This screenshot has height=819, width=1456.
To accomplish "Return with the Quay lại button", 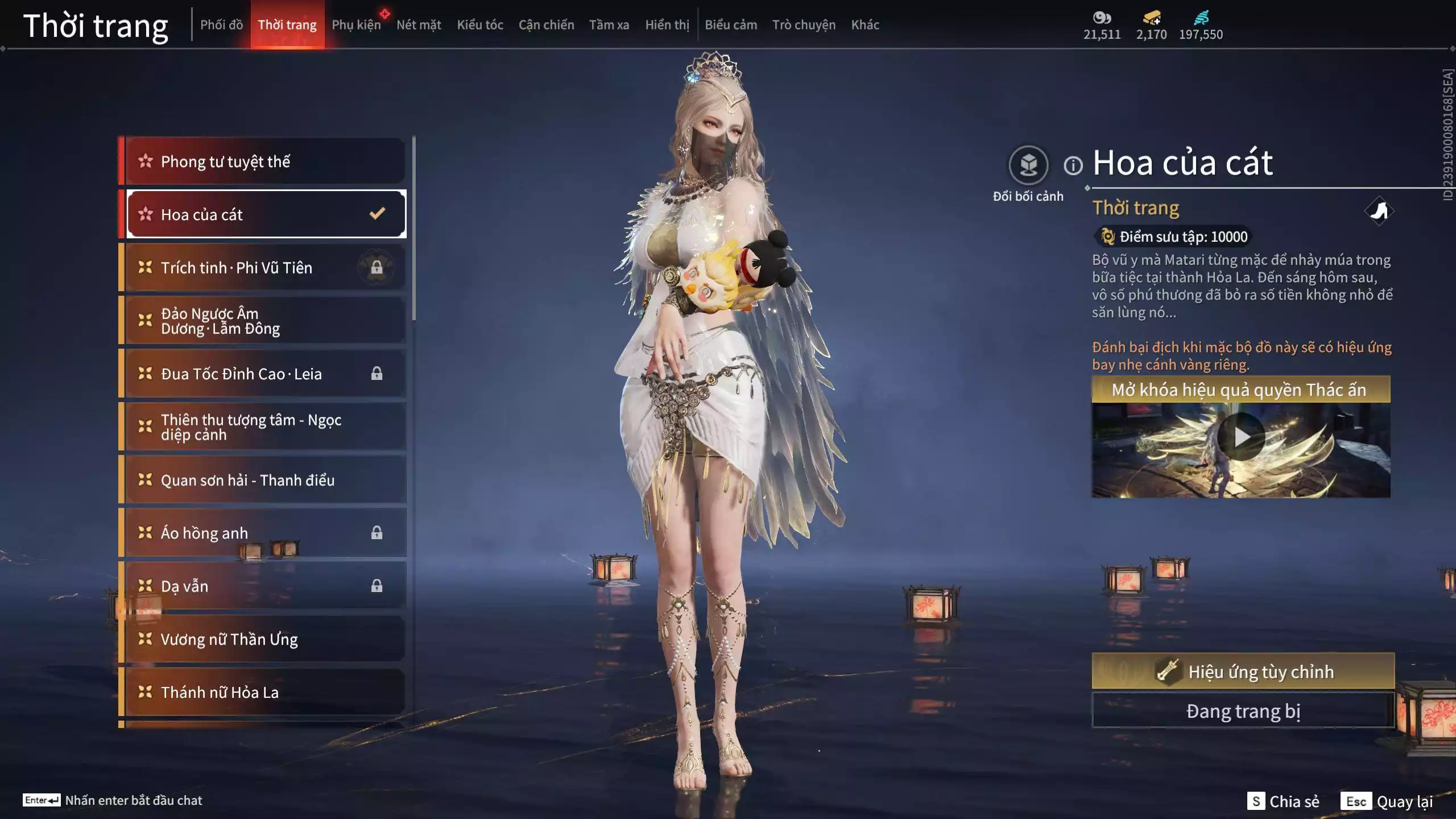I will [1388, 801].
